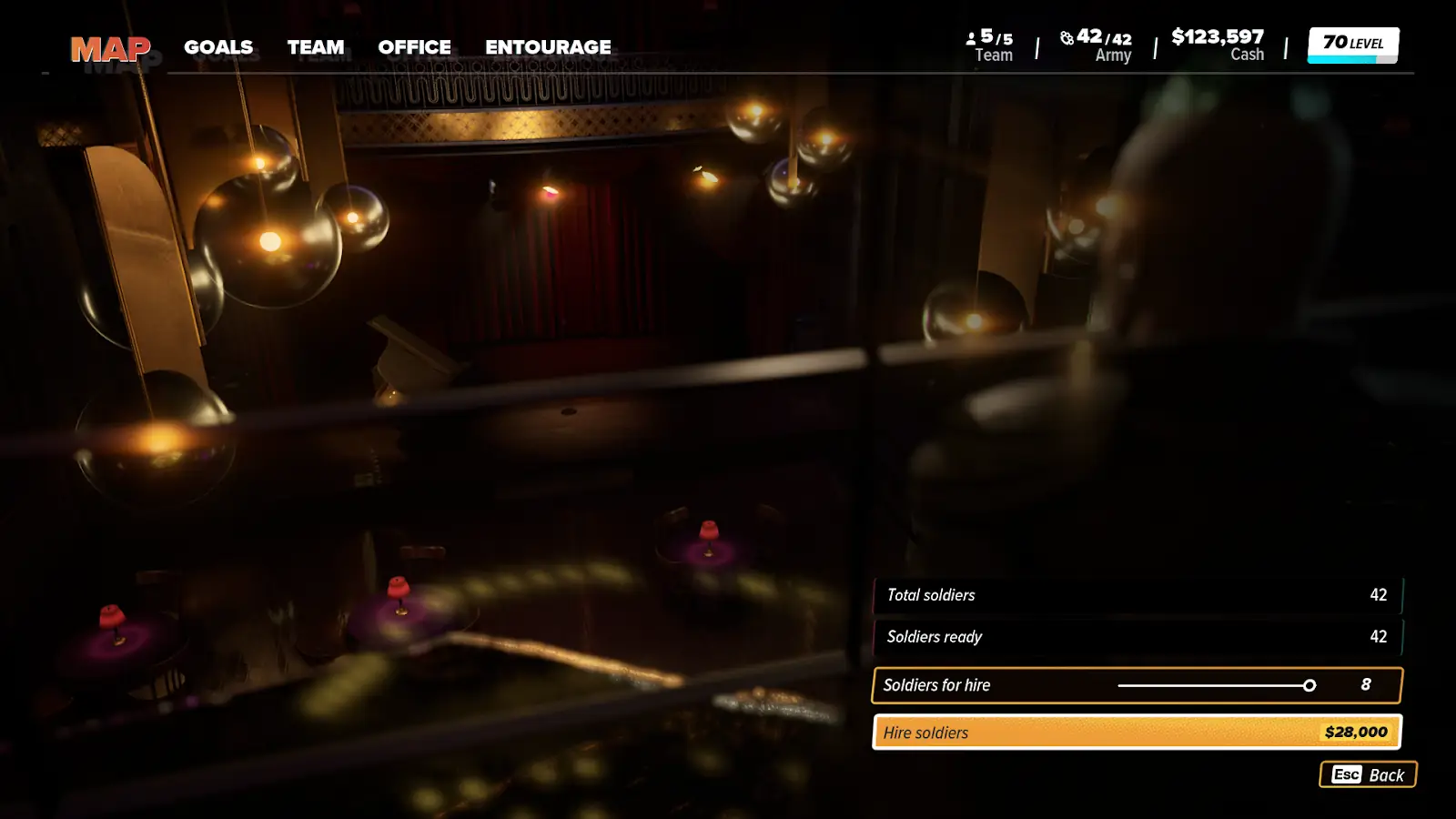Go to the OFFICE tab
The height and width of the screenshot is (819, 1456).
[x=414, y=47]
